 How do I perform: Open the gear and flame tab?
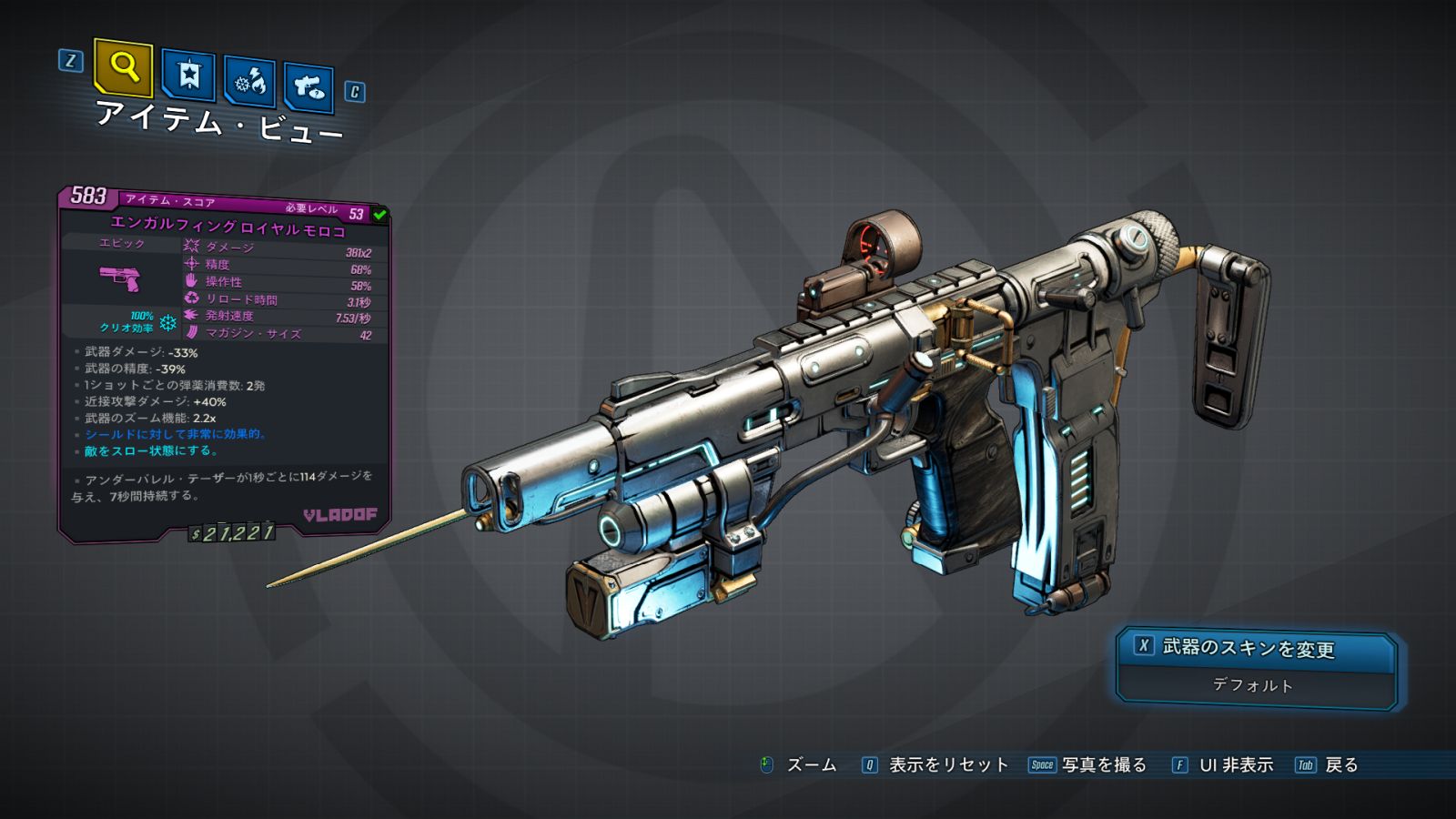click(x=250, y=83)
